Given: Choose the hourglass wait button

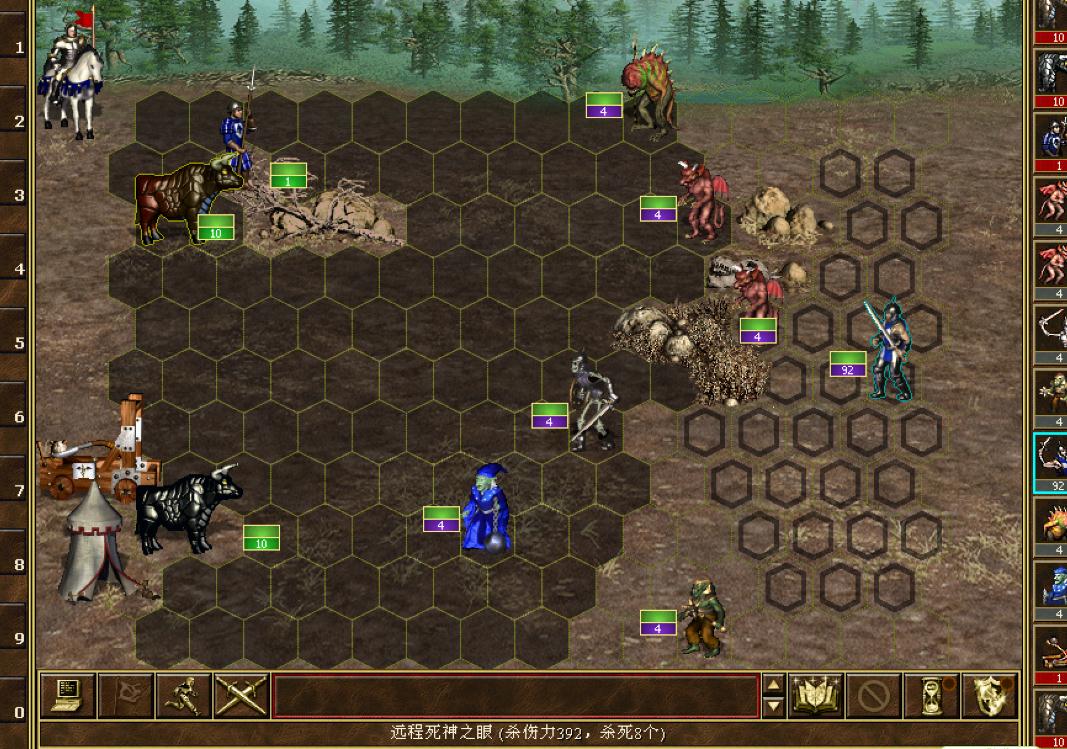Looking at the screenshot, I should tap(931, 695).
